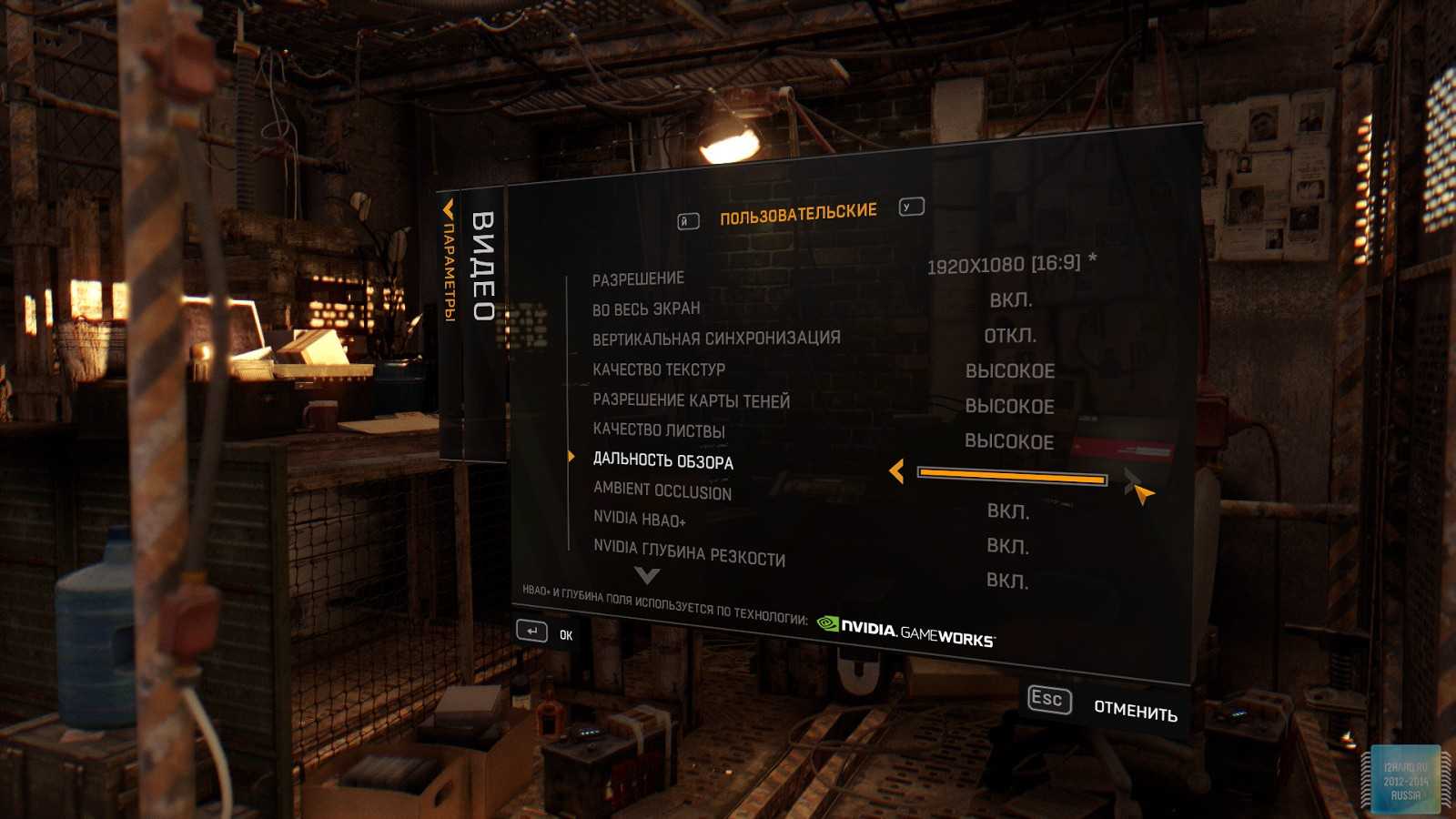Image resolution: width=1456 pixels, height=819 pixels.
Task: Choose the Качество листвы option
Action: coord(659,430)
